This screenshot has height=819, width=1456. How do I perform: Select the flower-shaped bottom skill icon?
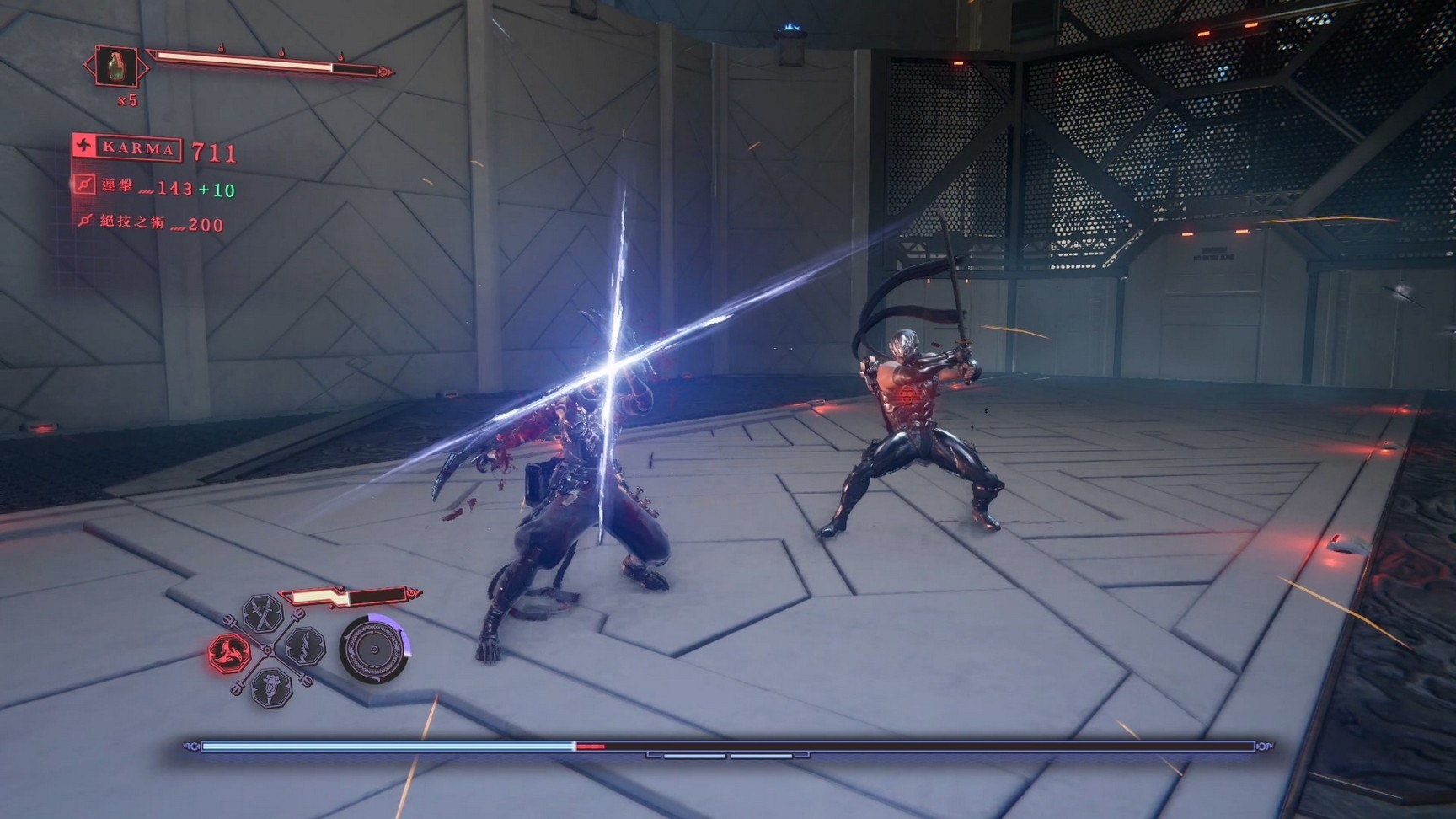[x=271, y=685]
